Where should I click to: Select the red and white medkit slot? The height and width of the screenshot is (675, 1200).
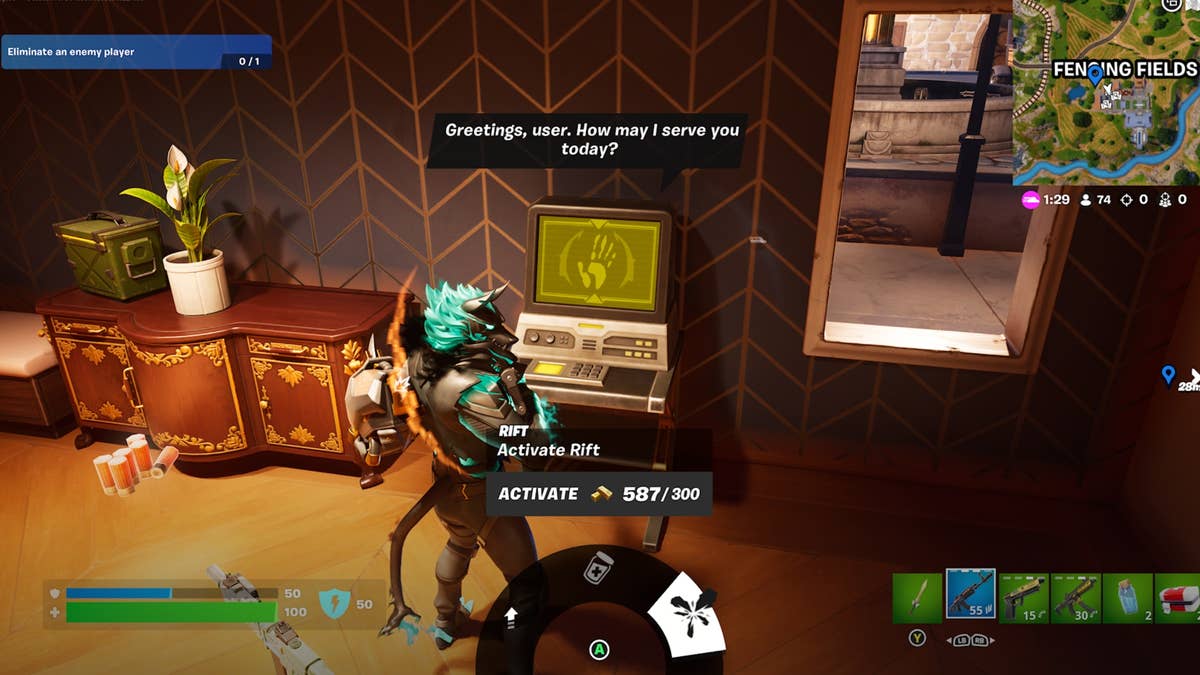(x=1178, y=598)
